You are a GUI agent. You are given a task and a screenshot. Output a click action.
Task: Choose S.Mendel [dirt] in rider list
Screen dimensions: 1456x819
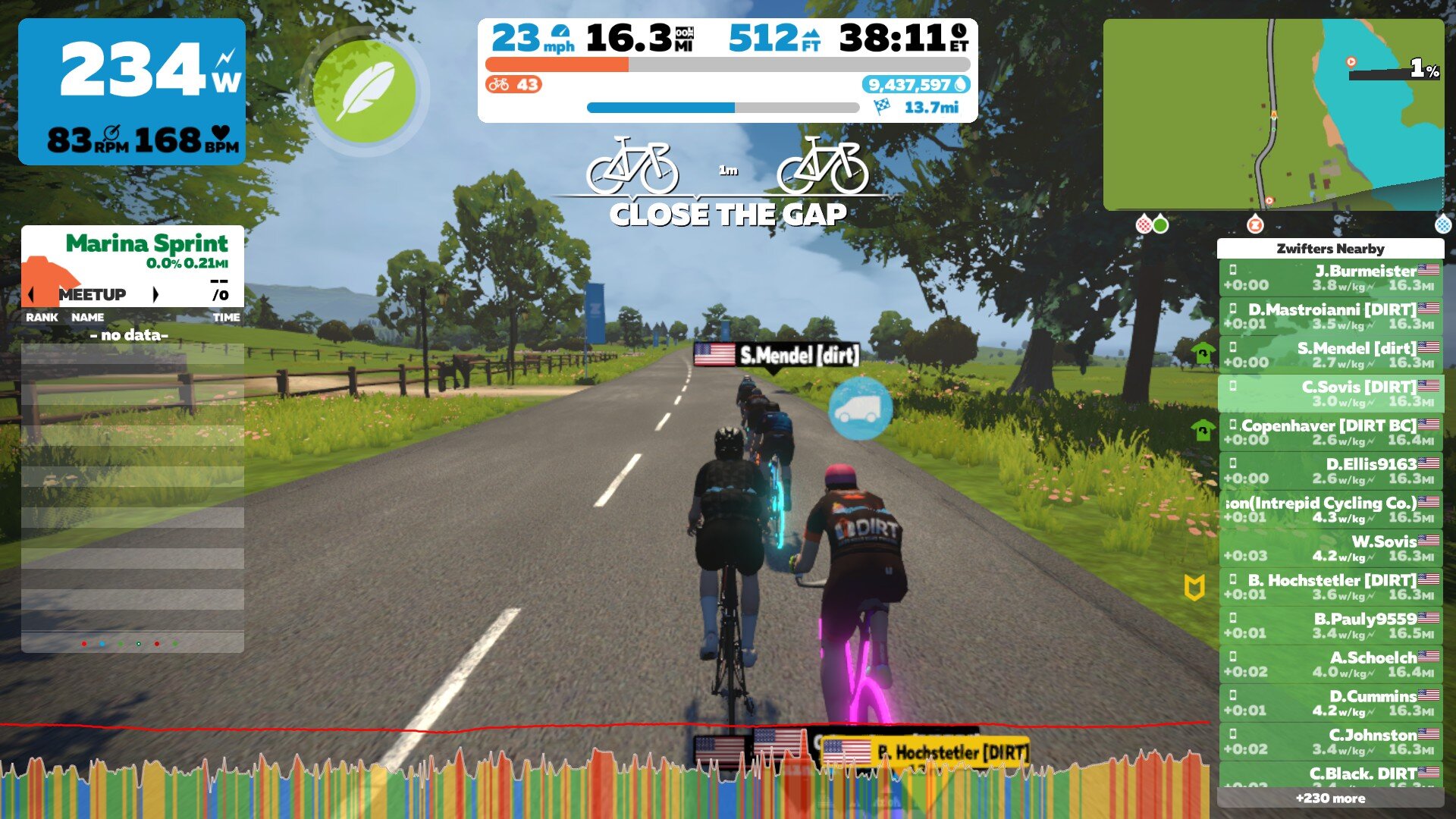tap(1330, 355)
